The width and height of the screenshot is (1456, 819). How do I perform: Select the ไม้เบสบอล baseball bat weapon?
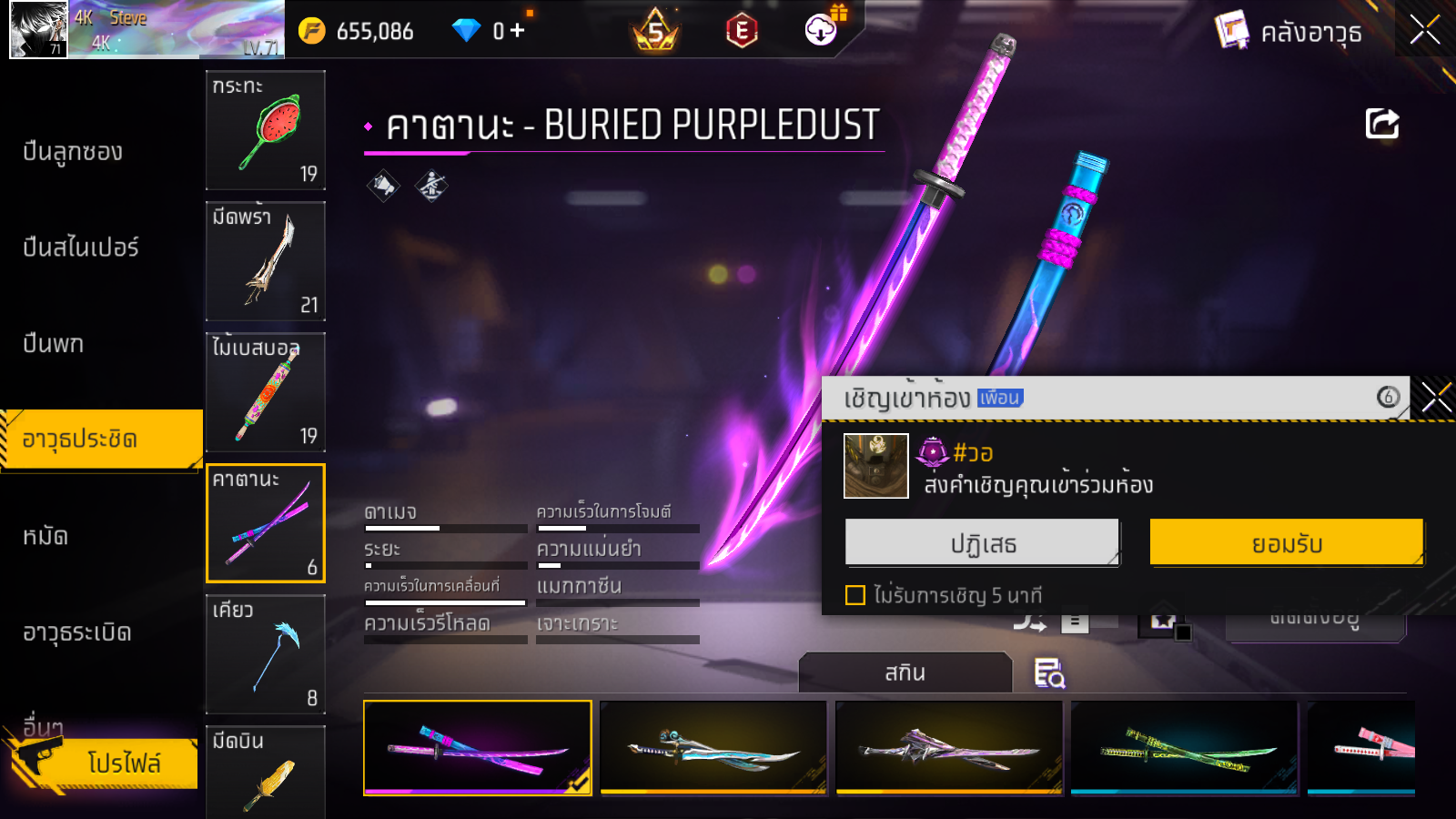point(266,392)
